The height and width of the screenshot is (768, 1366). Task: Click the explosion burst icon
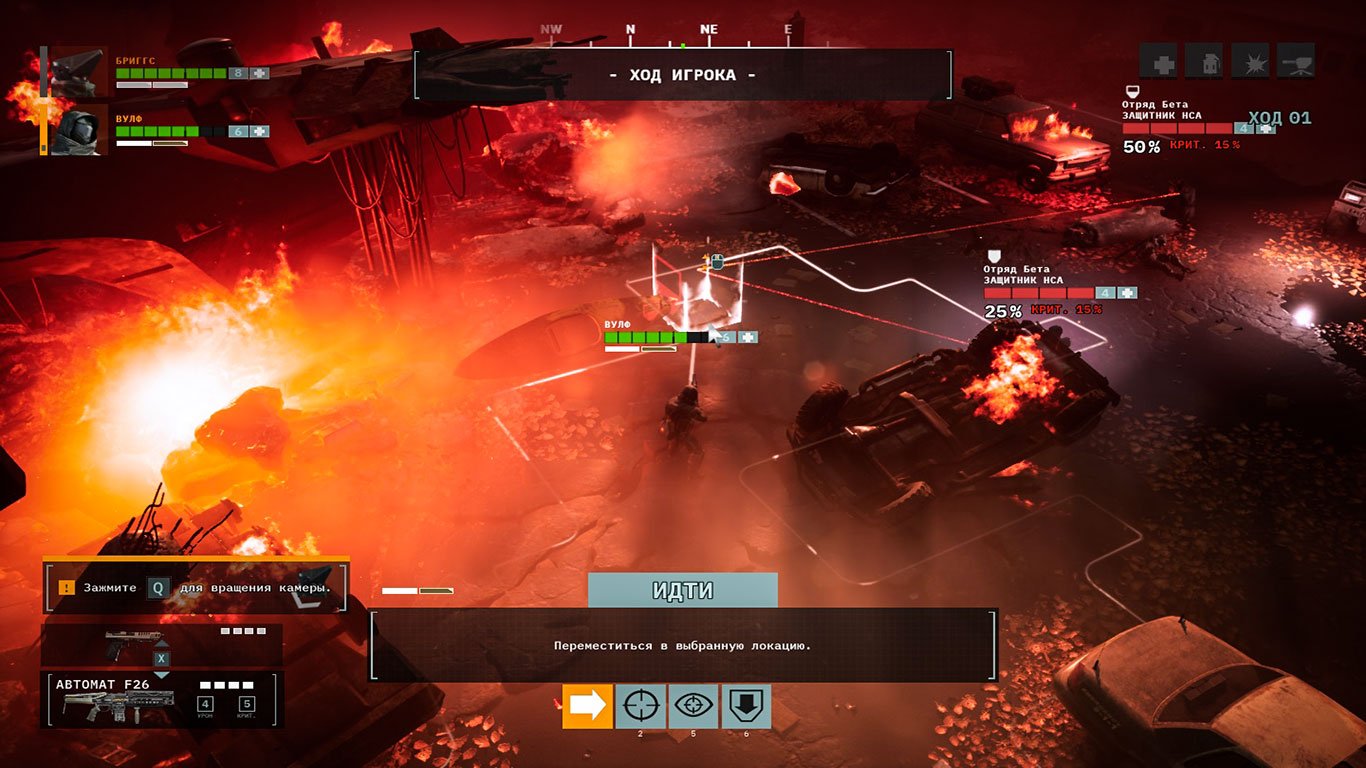click(x=1250, y=61)
